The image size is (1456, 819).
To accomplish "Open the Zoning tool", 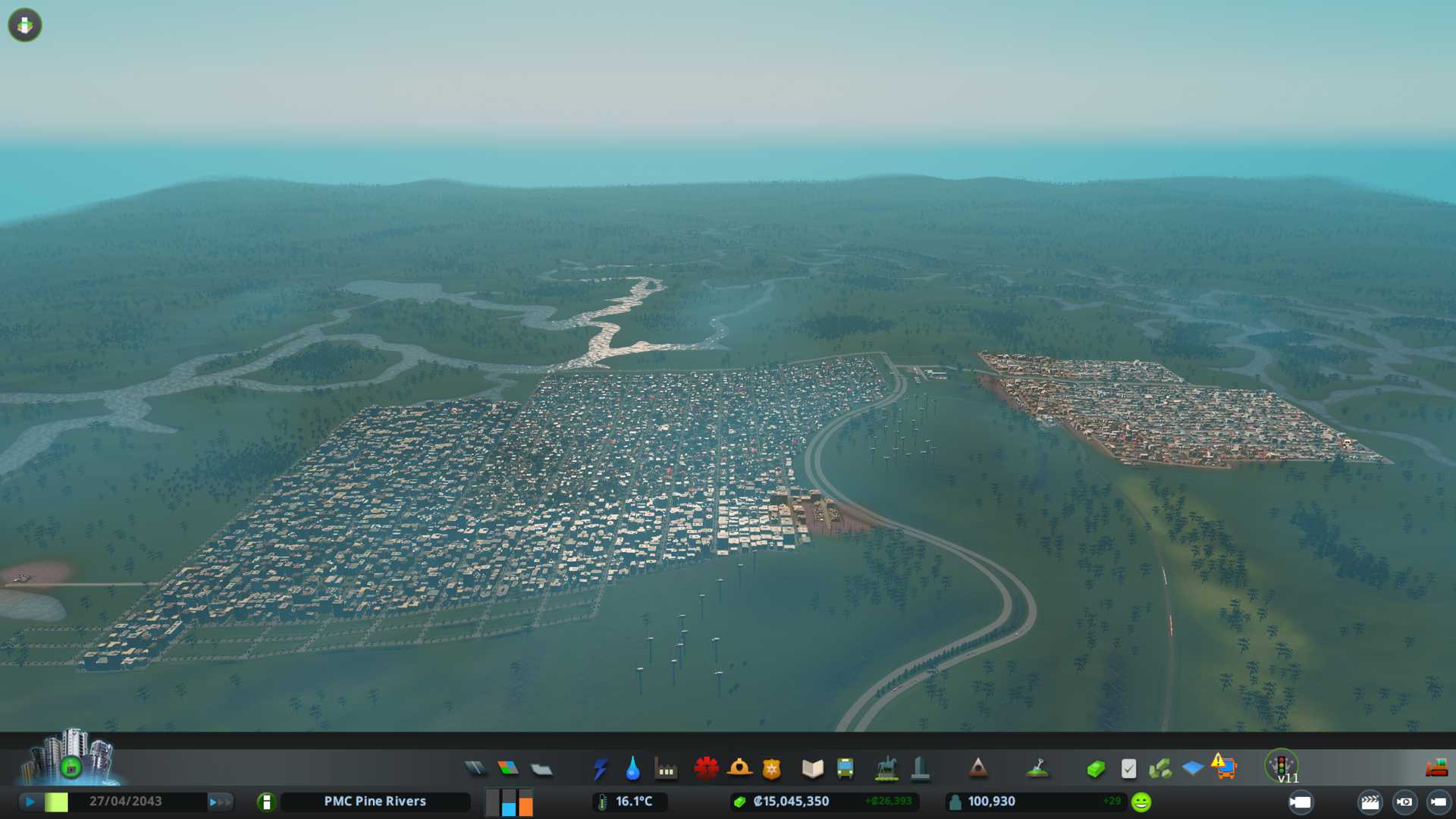I will tap(508, 769).
